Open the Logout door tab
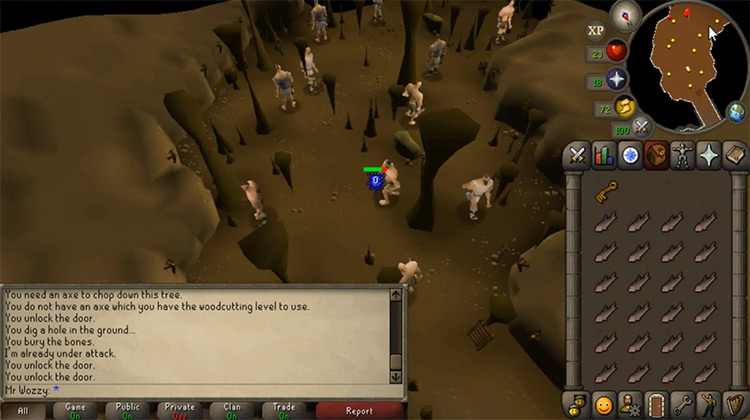750x420 pixels. coord(655,405)
